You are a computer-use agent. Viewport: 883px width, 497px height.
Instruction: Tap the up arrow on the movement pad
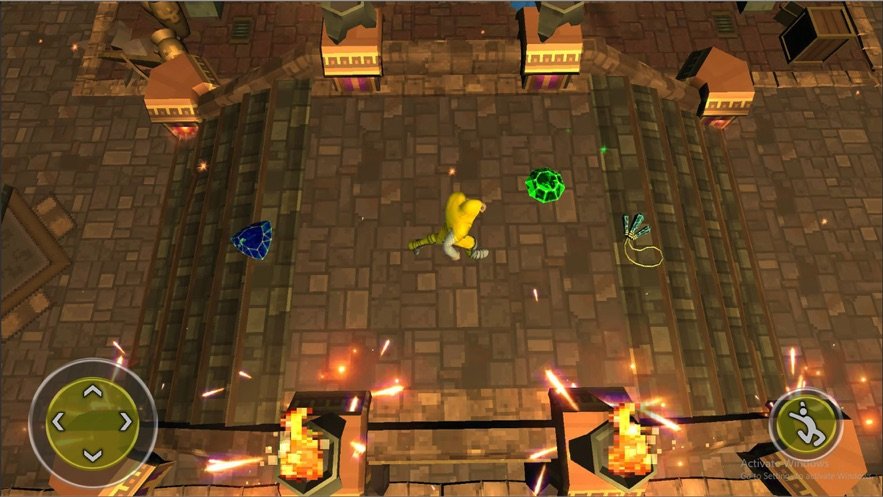(x=92, y=390)
